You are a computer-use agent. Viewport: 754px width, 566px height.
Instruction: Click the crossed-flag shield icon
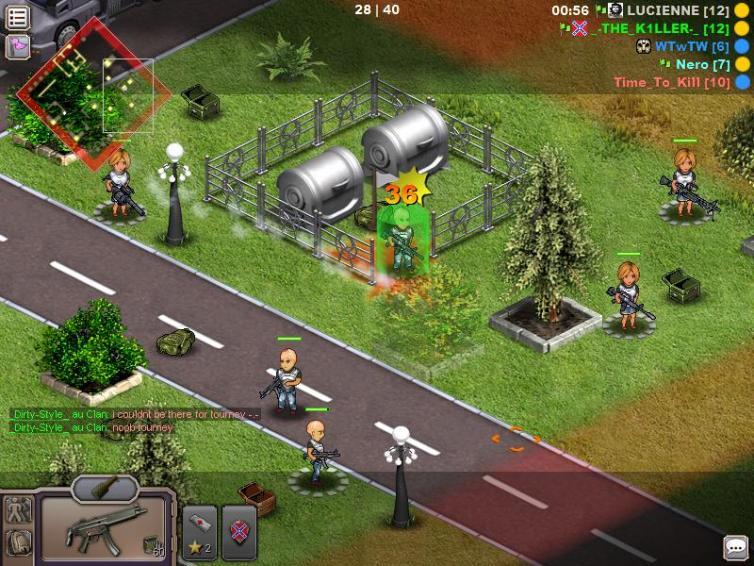(x=240, y=531)
